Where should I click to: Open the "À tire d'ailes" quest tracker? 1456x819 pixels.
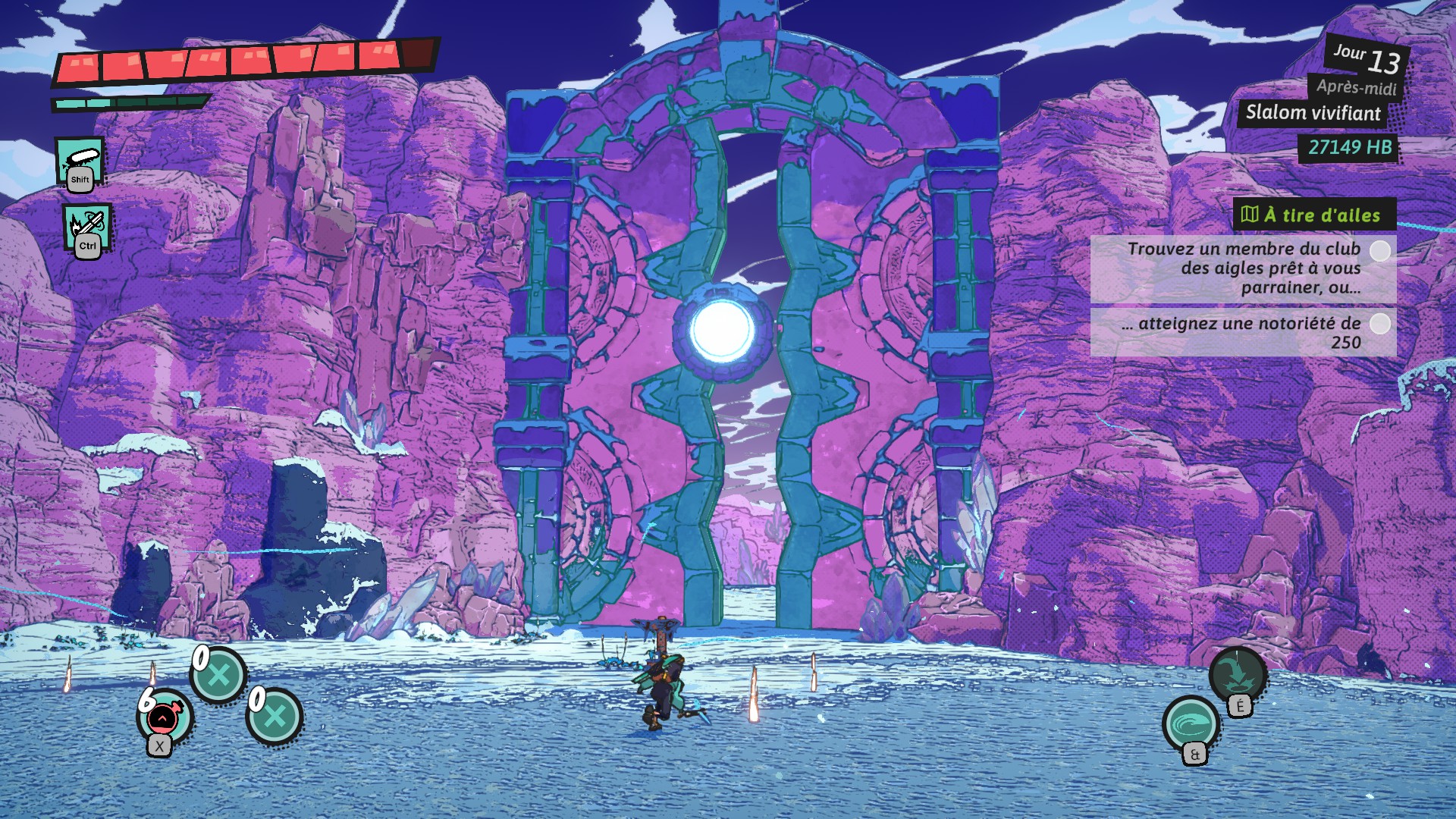point(1314,215)
